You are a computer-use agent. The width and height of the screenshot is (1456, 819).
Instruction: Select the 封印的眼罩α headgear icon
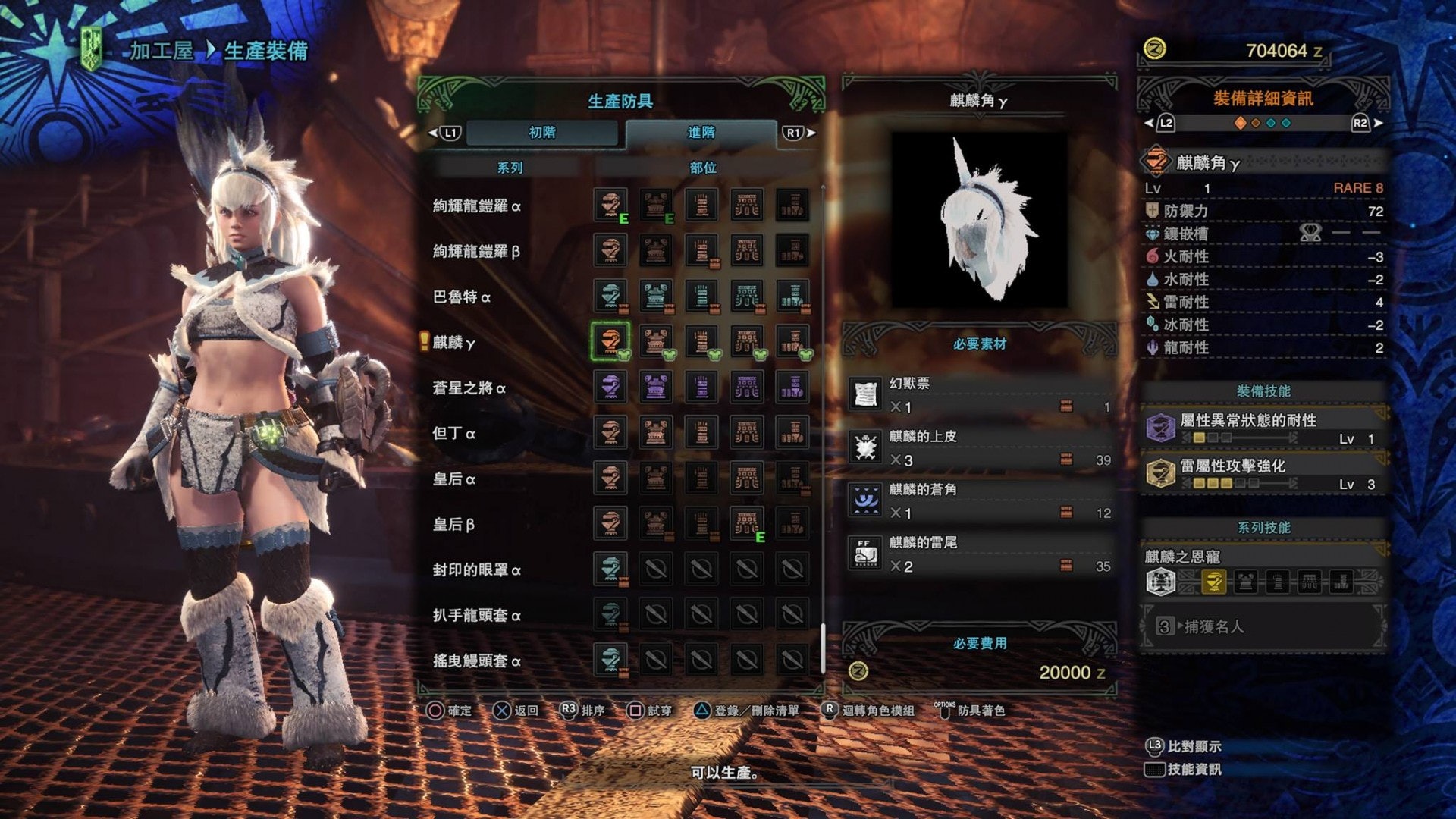click(610, 569)
